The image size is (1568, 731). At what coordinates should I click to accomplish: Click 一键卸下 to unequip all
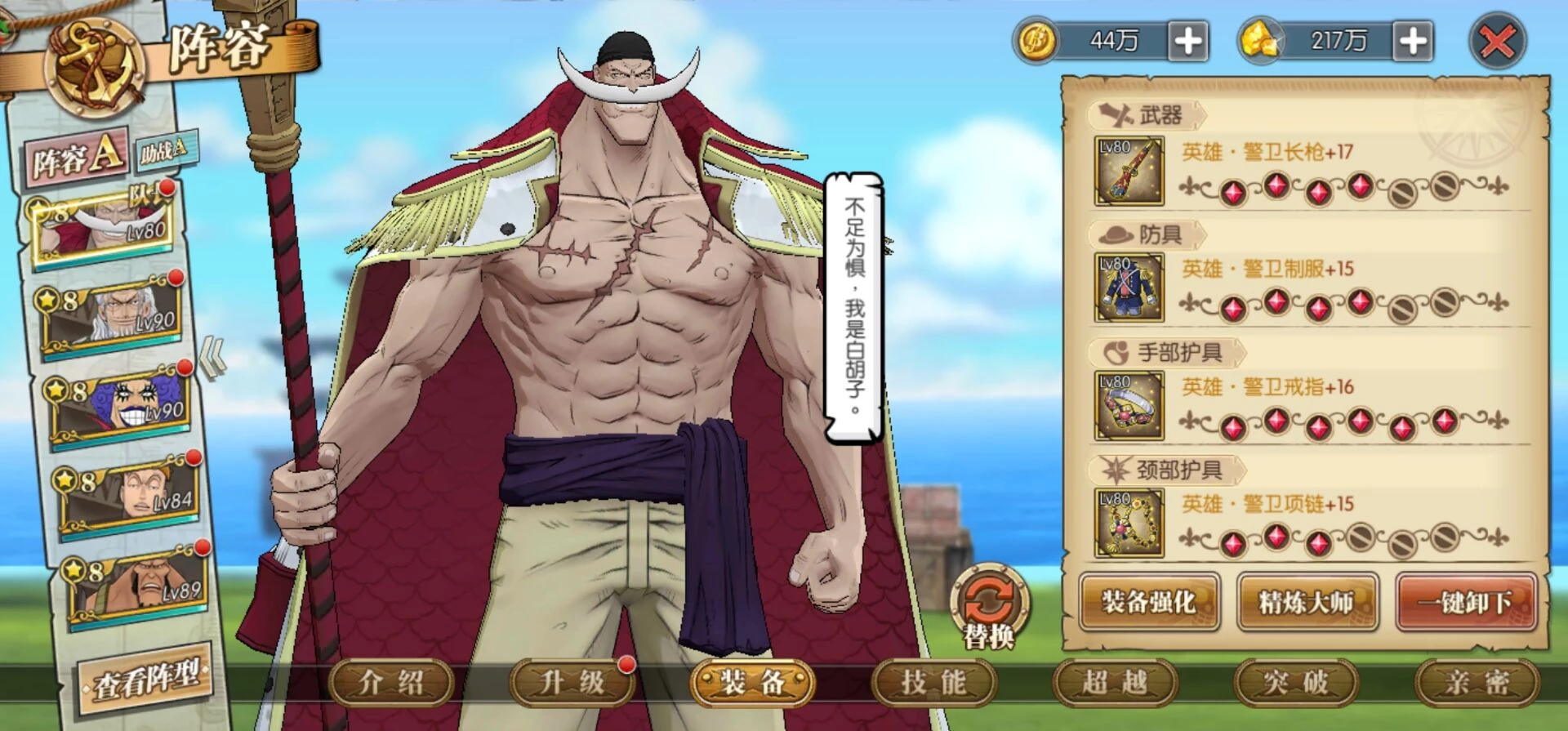coord(1465,603)
